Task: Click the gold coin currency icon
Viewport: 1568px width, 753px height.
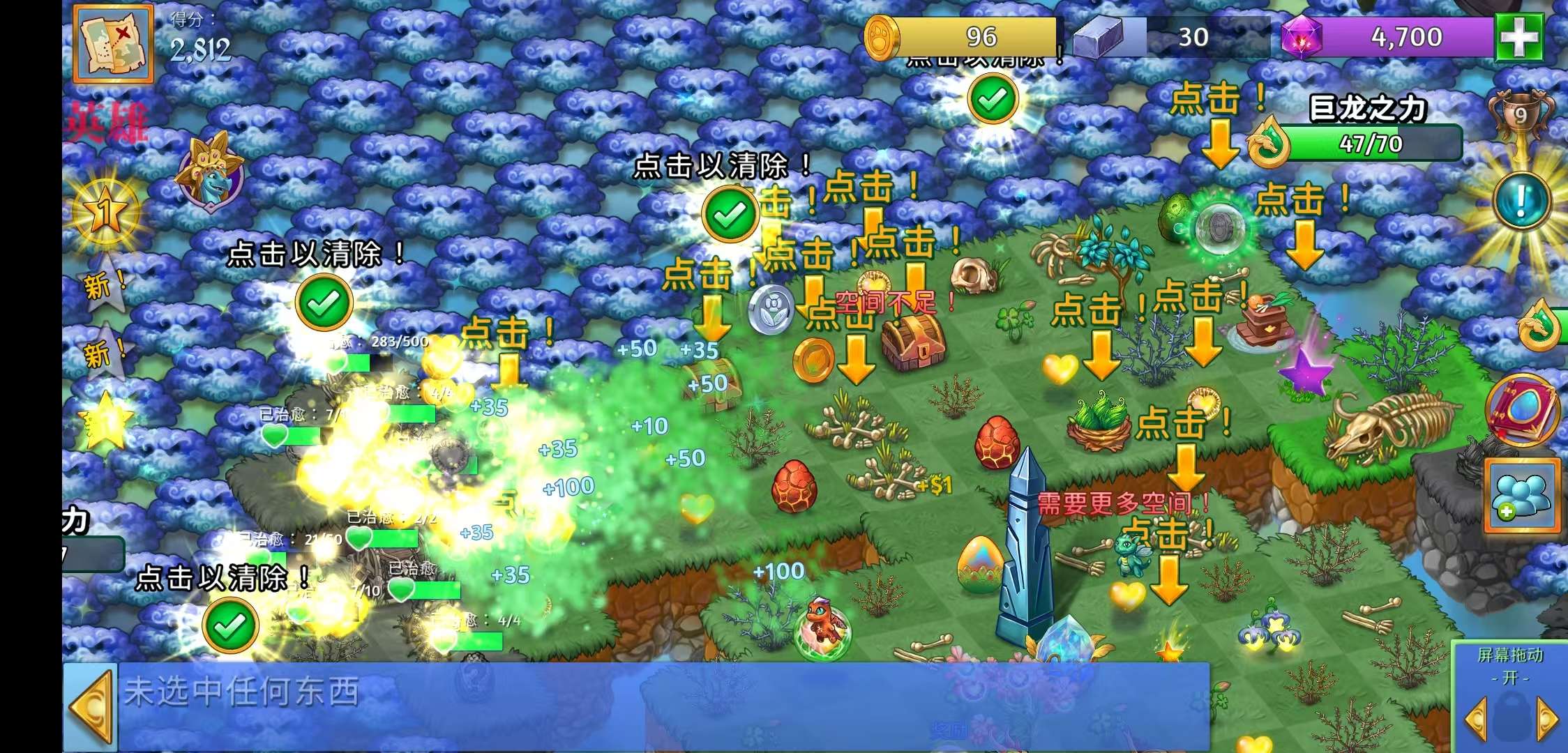Action: (882, 37)
